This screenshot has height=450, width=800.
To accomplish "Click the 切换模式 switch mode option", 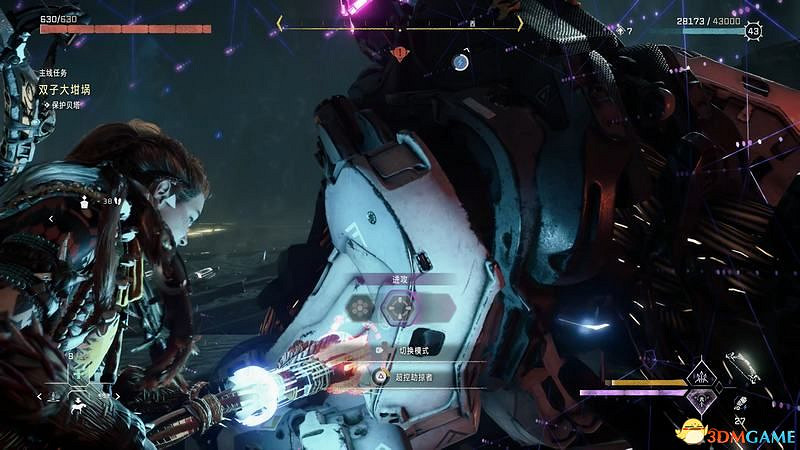I will click(413, 351).
